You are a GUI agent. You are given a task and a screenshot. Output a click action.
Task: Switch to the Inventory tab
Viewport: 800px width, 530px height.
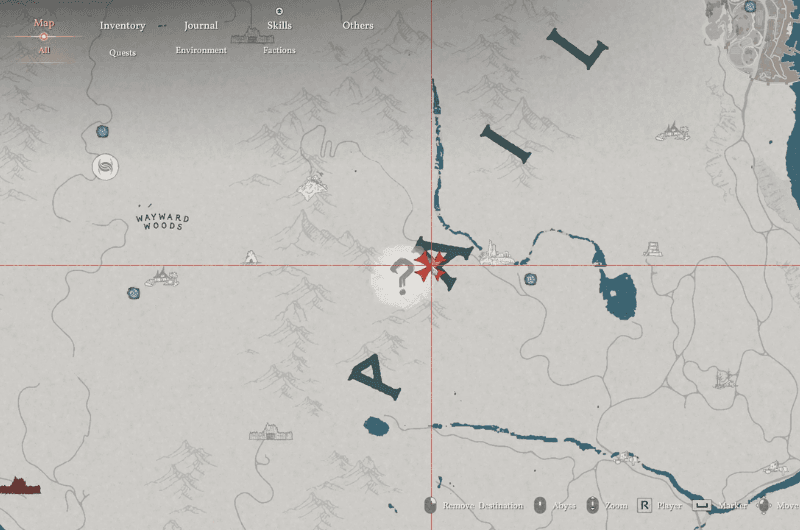pos(122,25)
